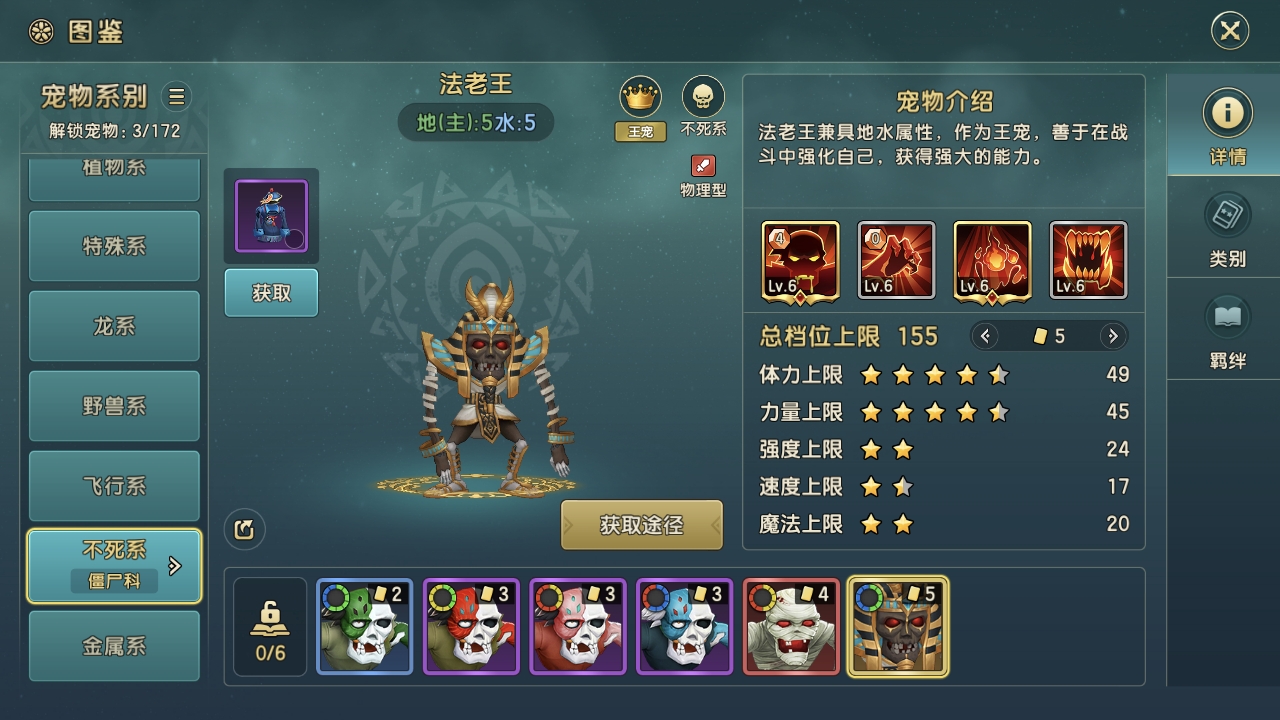Show the 飞行系 pet category
This screenshot has width=1280, height=720.
[114, 486]
